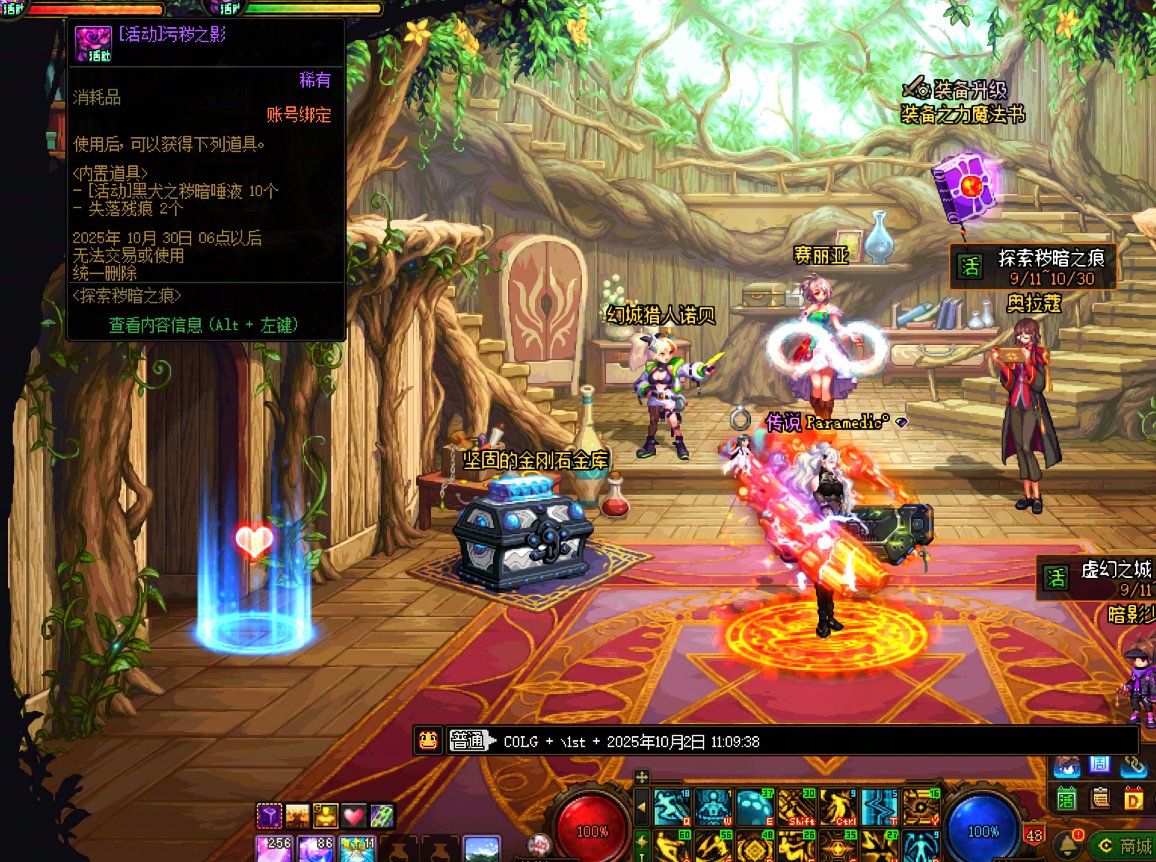Click the 普通 chat channel selector
The height and width of the screenshot is (862, 1156).
pos(466,741)
